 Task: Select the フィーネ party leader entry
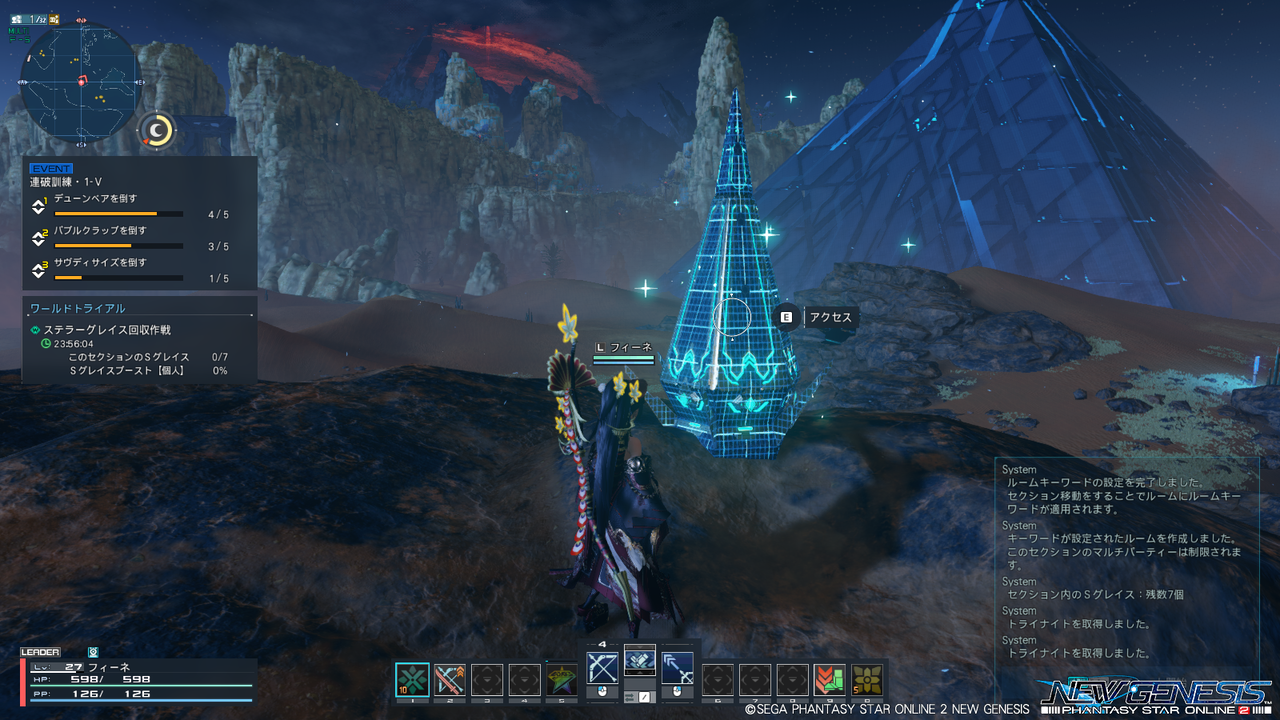point(135,680)
